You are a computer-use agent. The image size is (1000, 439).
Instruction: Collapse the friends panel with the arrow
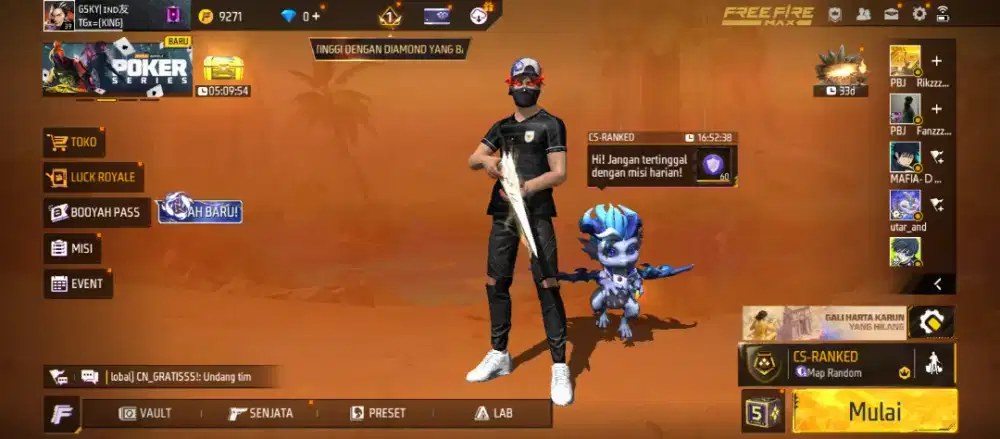[x=937, y=284]
